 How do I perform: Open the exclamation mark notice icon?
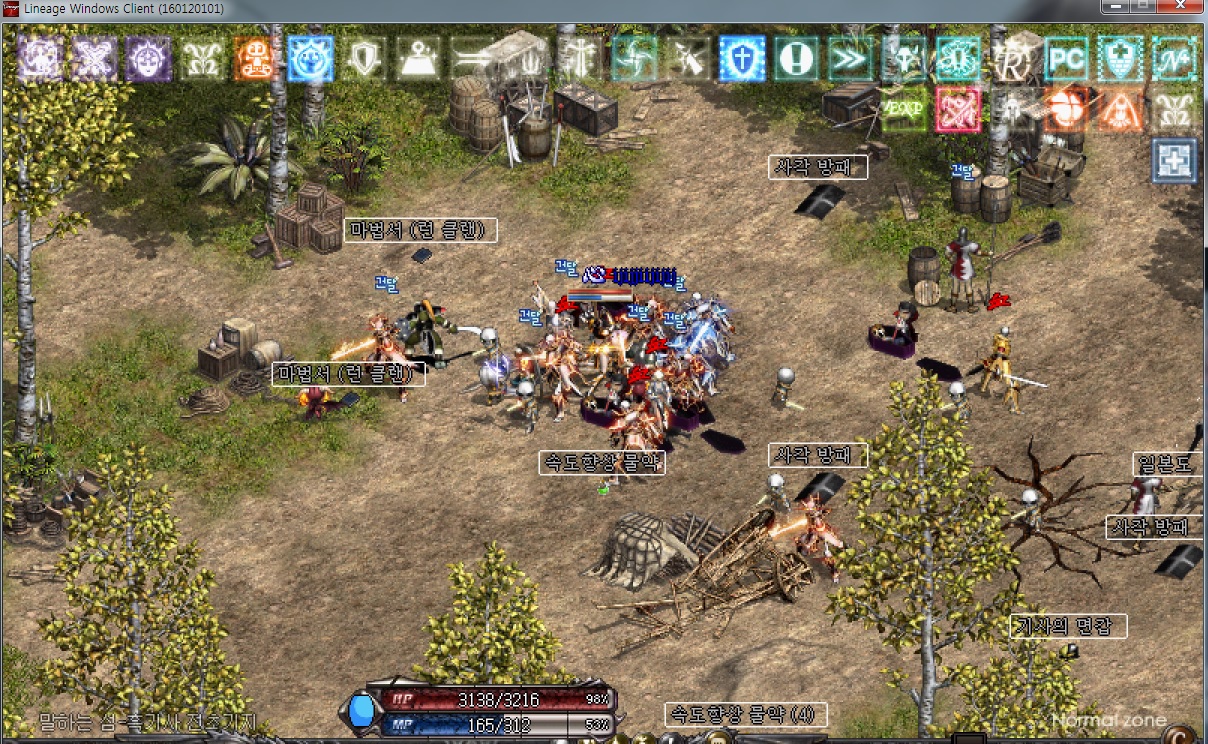[x=796, y=59]
